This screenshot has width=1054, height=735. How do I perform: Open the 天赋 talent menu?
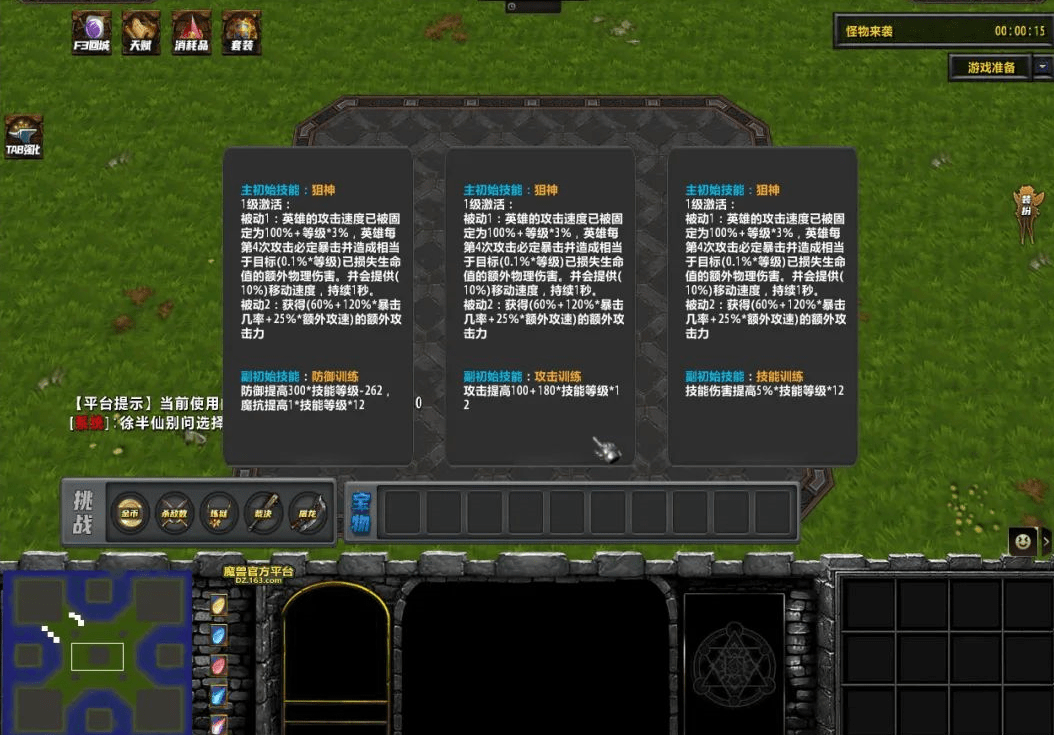click(x=141, y=31)
